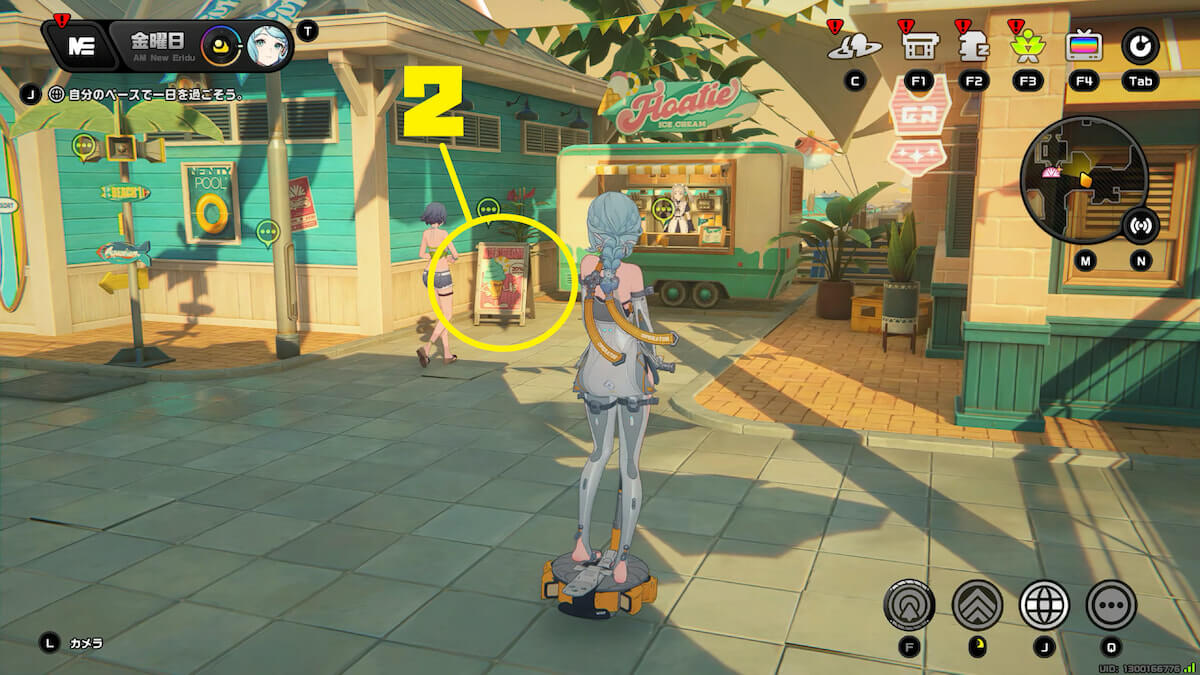Tap the signal broadcast button on minimap
The image size is (1200, 675).
pos(1138,225)
